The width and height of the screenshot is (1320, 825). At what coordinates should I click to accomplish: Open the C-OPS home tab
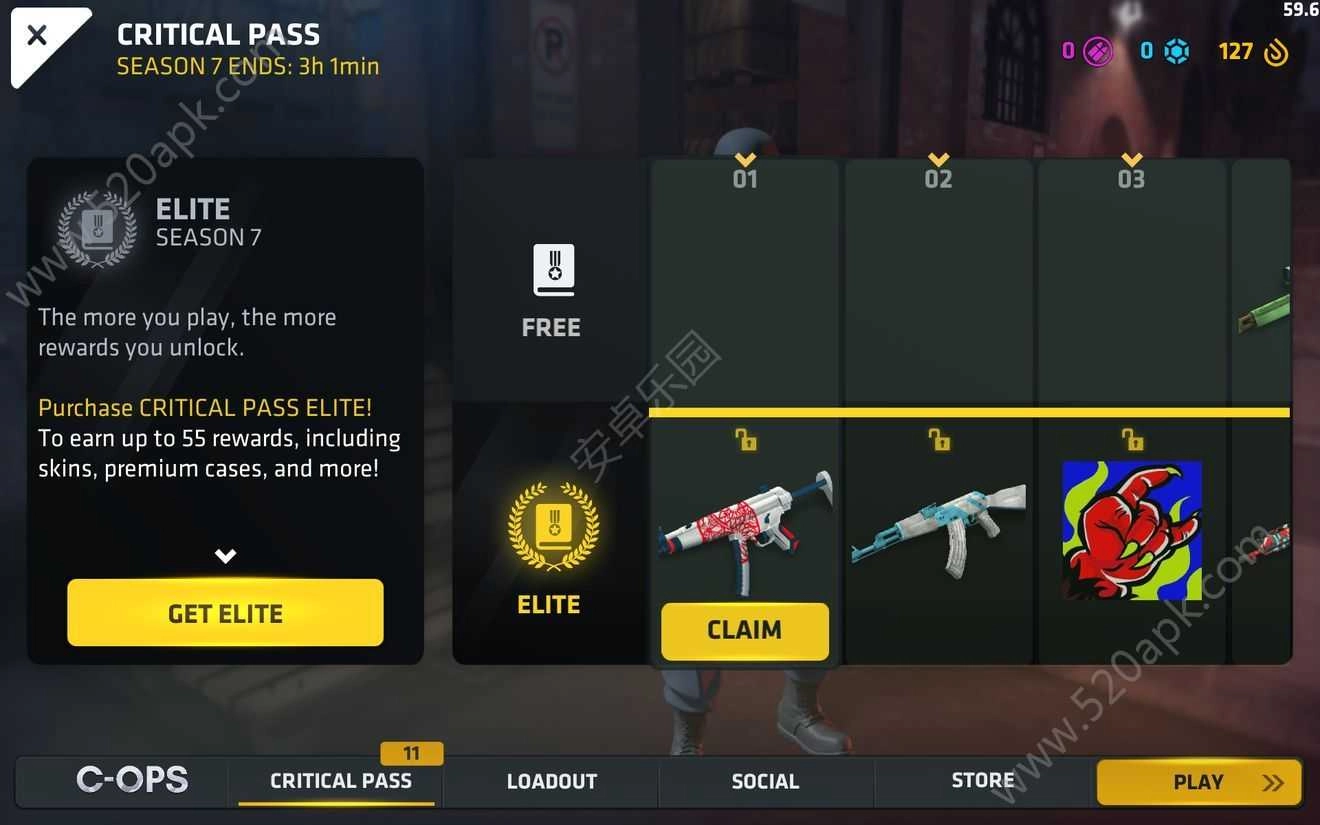coord(132,781)
